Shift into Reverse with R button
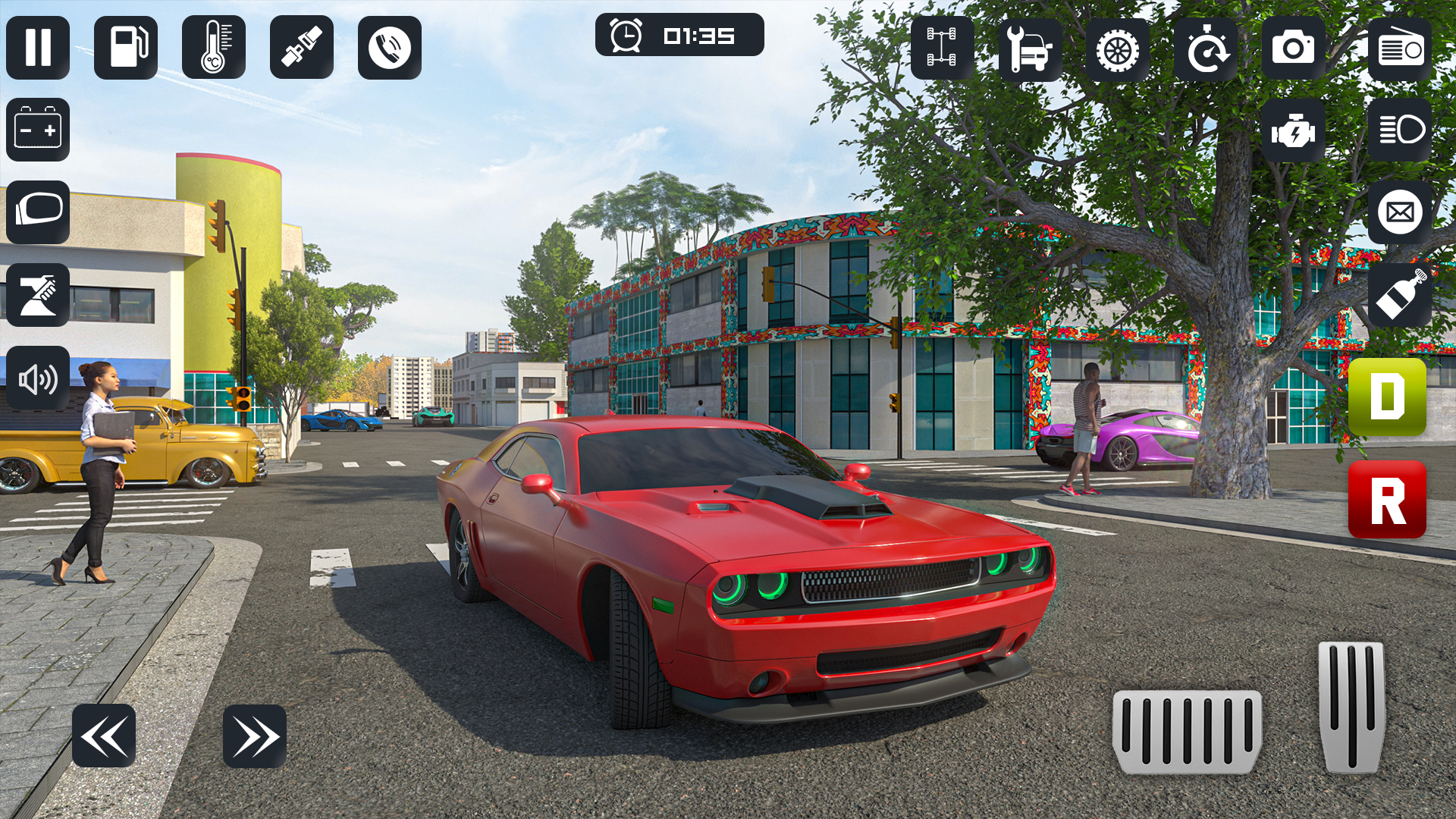The width and height of the screenshot is (1456, 819). coord(1387,500)
